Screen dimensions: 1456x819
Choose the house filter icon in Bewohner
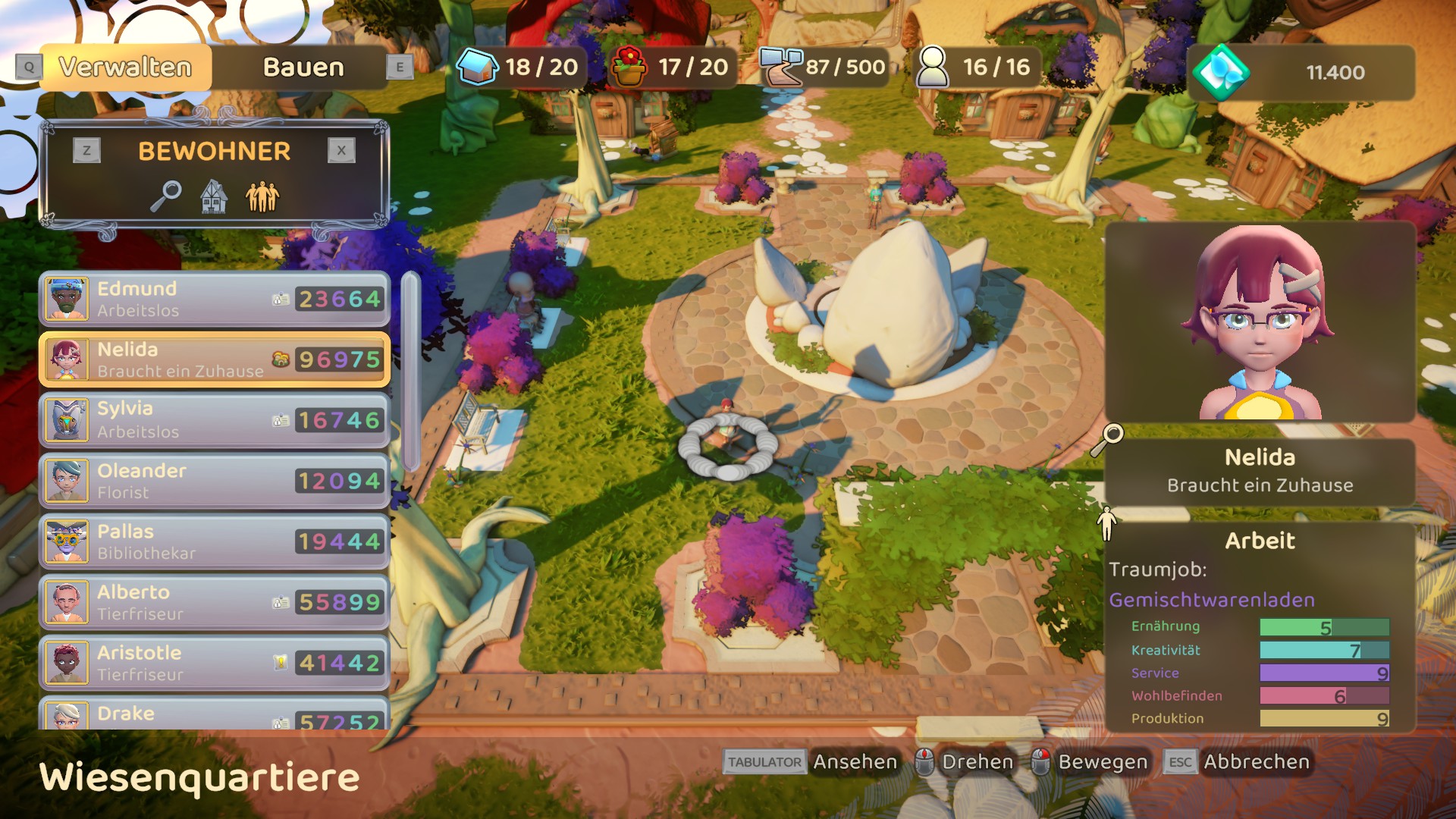[x=214, y=196]
